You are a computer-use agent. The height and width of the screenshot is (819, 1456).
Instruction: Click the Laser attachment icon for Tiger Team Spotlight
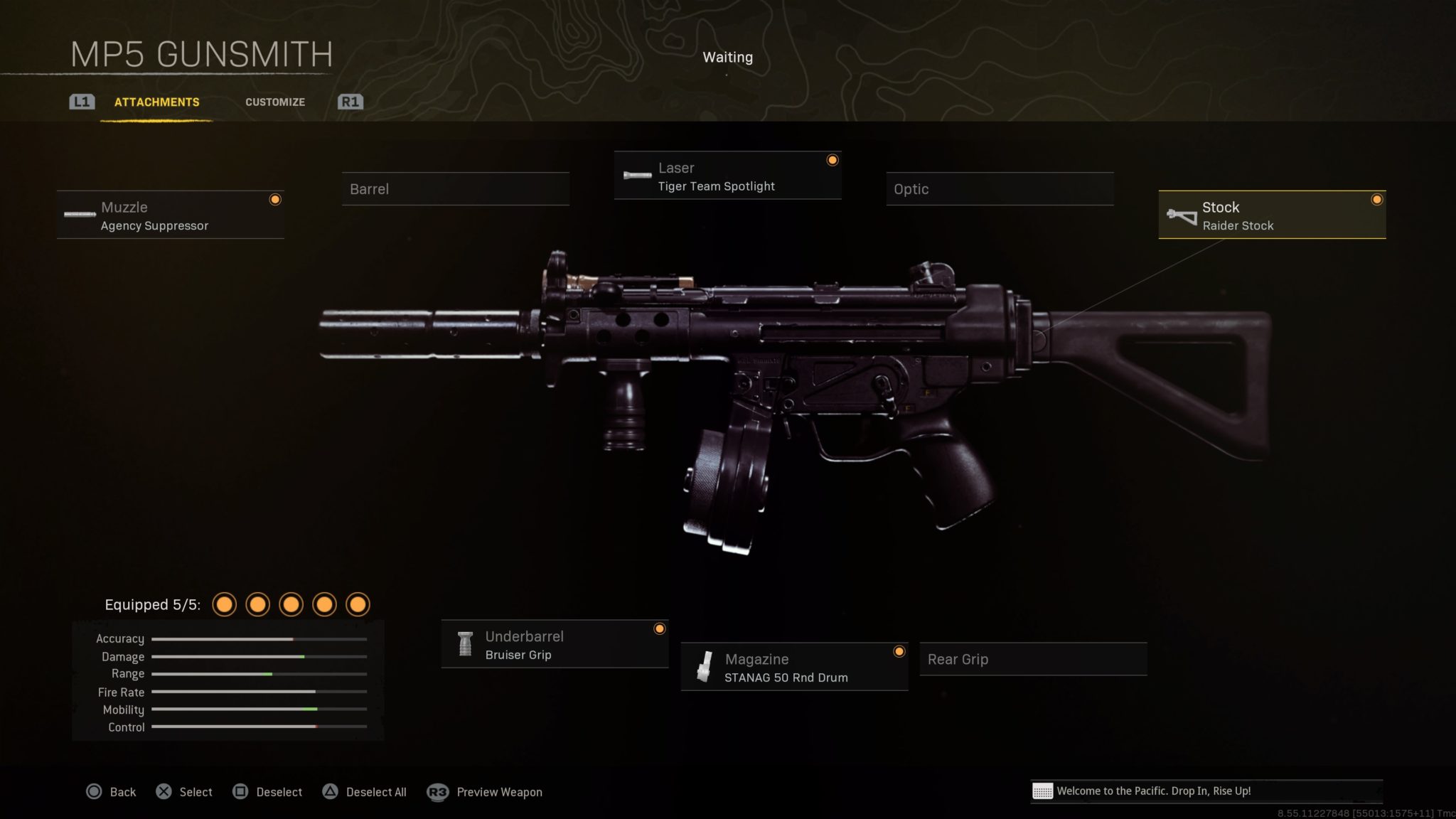coord(635,176)
